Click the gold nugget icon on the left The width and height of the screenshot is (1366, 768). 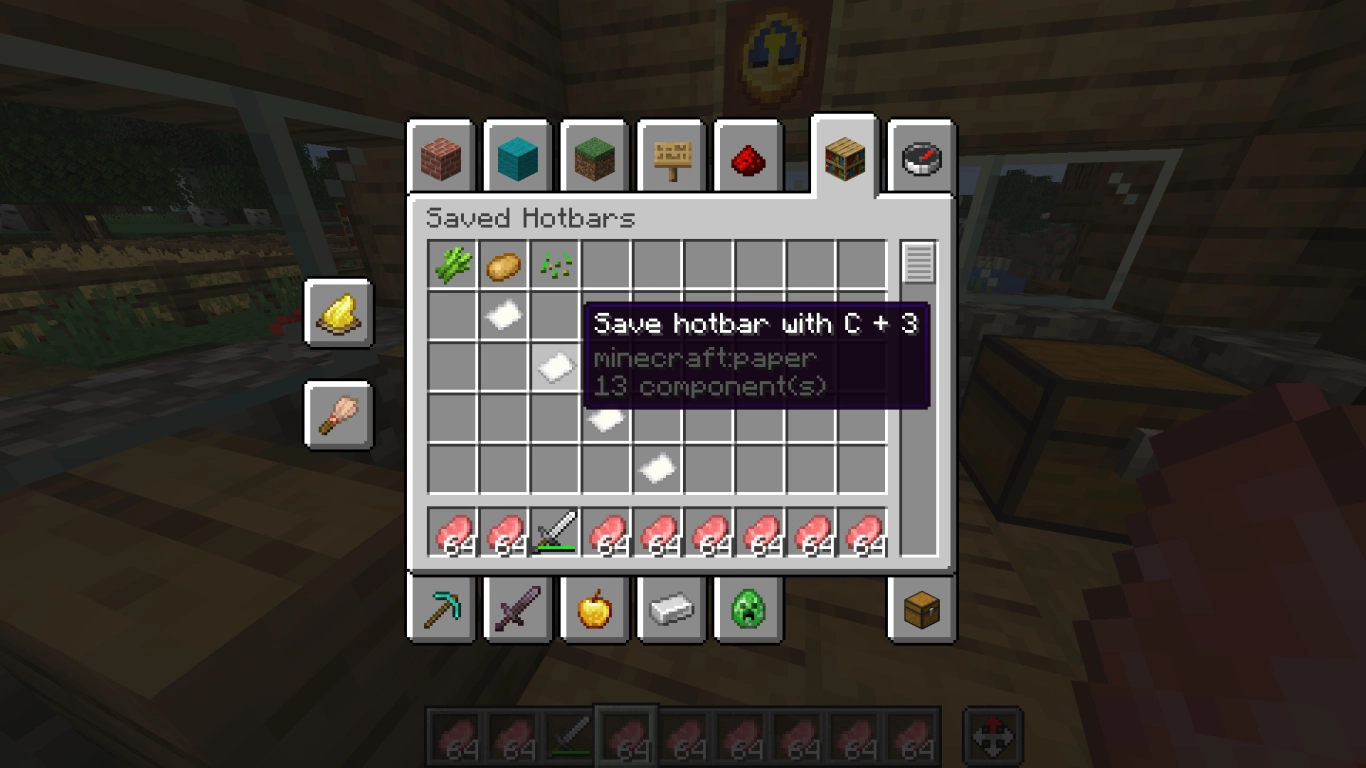[338, 312]
